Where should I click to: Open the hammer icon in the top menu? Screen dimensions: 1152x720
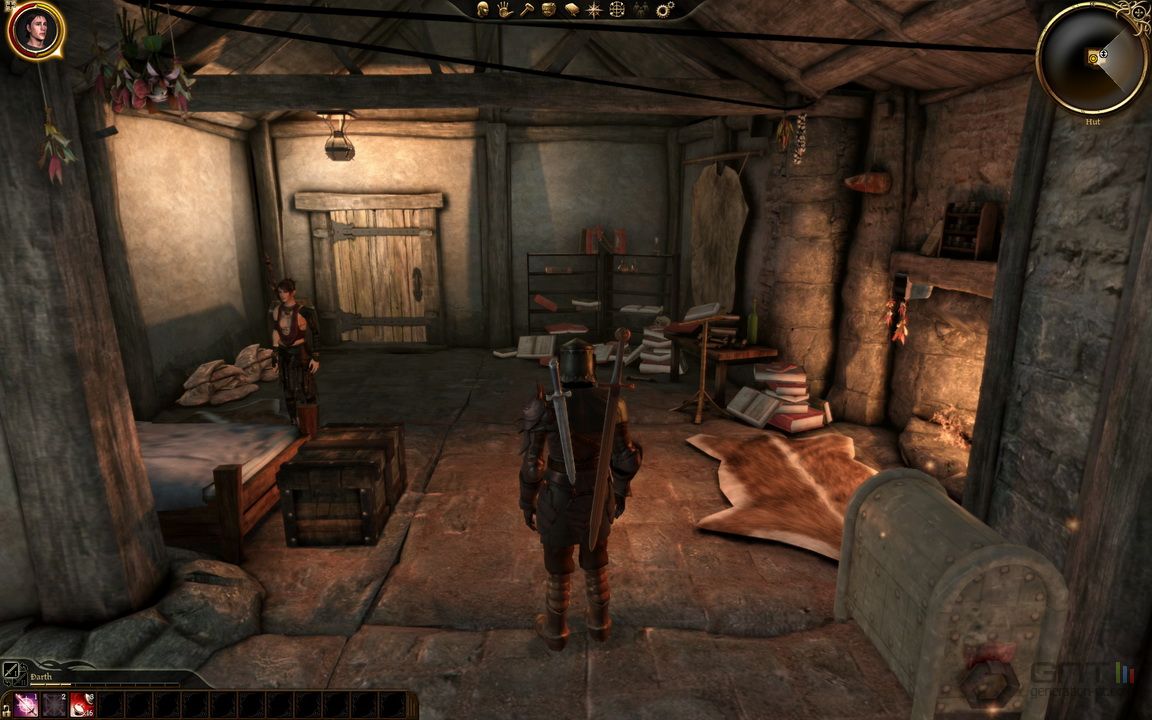tap(527, 9)
